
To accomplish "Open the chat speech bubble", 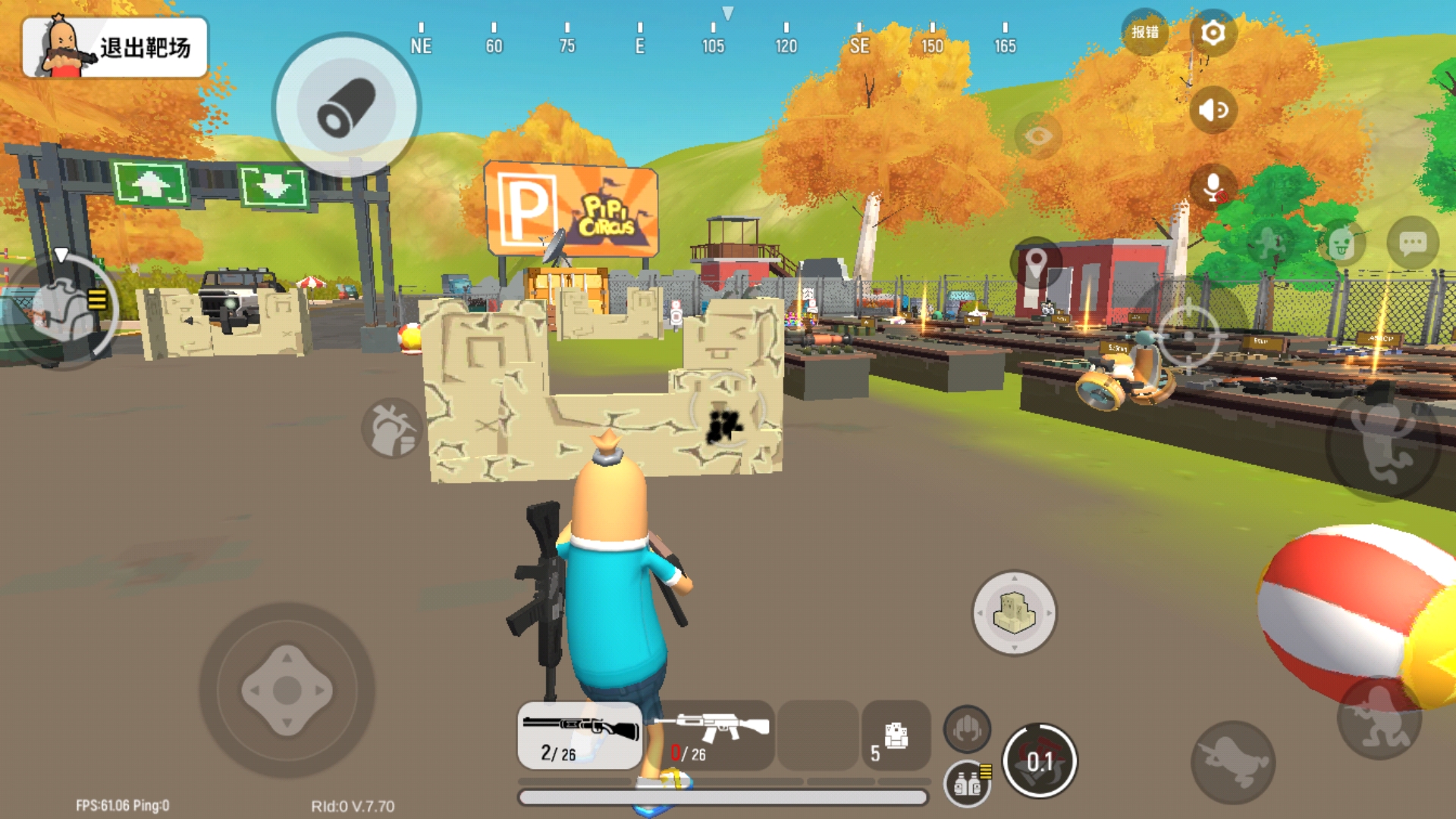I will pos(1412,243).
